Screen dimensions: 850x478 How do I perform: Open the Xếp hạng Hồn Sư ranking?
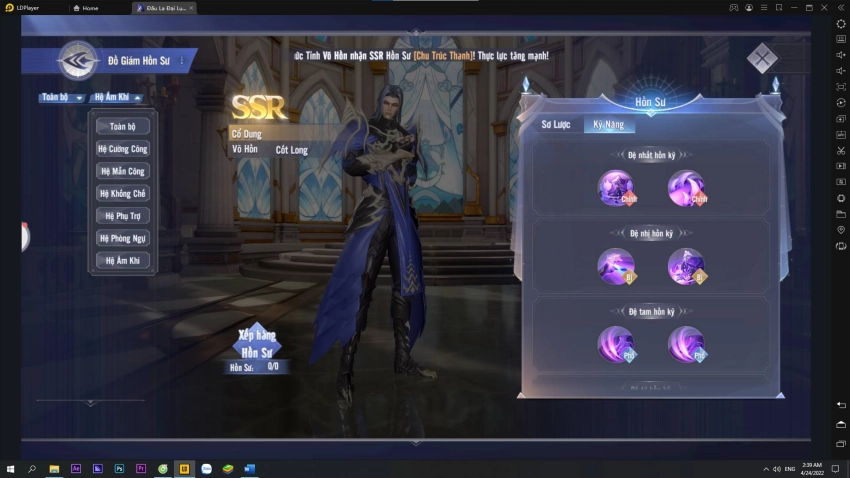[x=257, y=342]
